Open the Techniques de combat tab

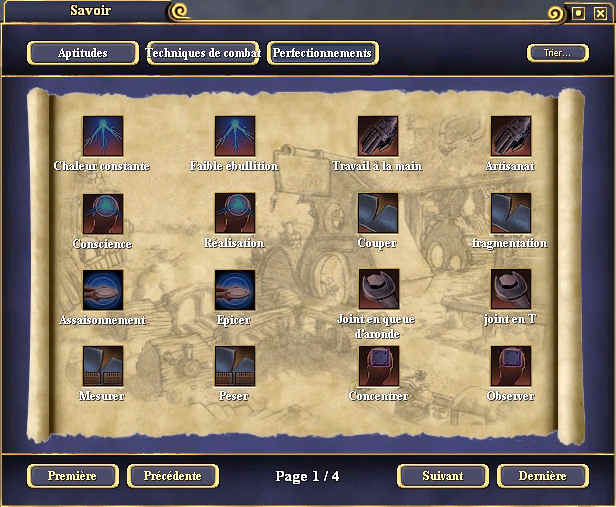tap(203, 53)
